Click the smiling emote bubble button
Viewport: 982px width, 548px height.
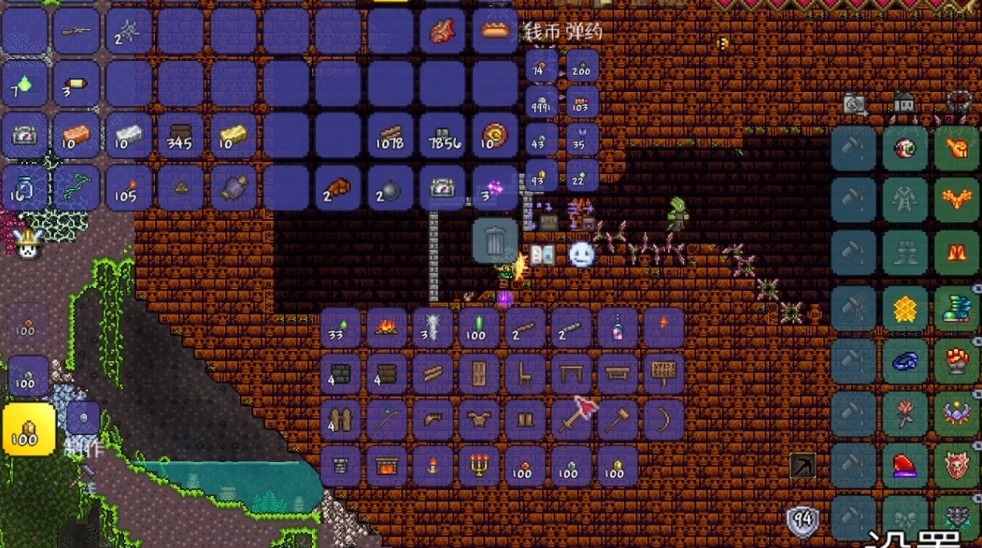[582, 255]
